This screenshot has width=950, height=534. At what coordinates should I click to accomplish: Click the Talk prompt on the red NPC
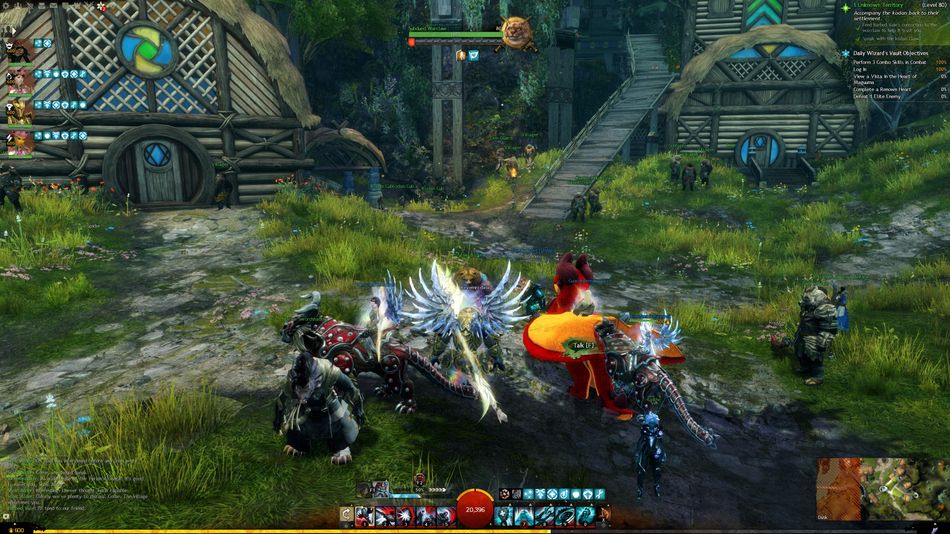pos(578,345)
